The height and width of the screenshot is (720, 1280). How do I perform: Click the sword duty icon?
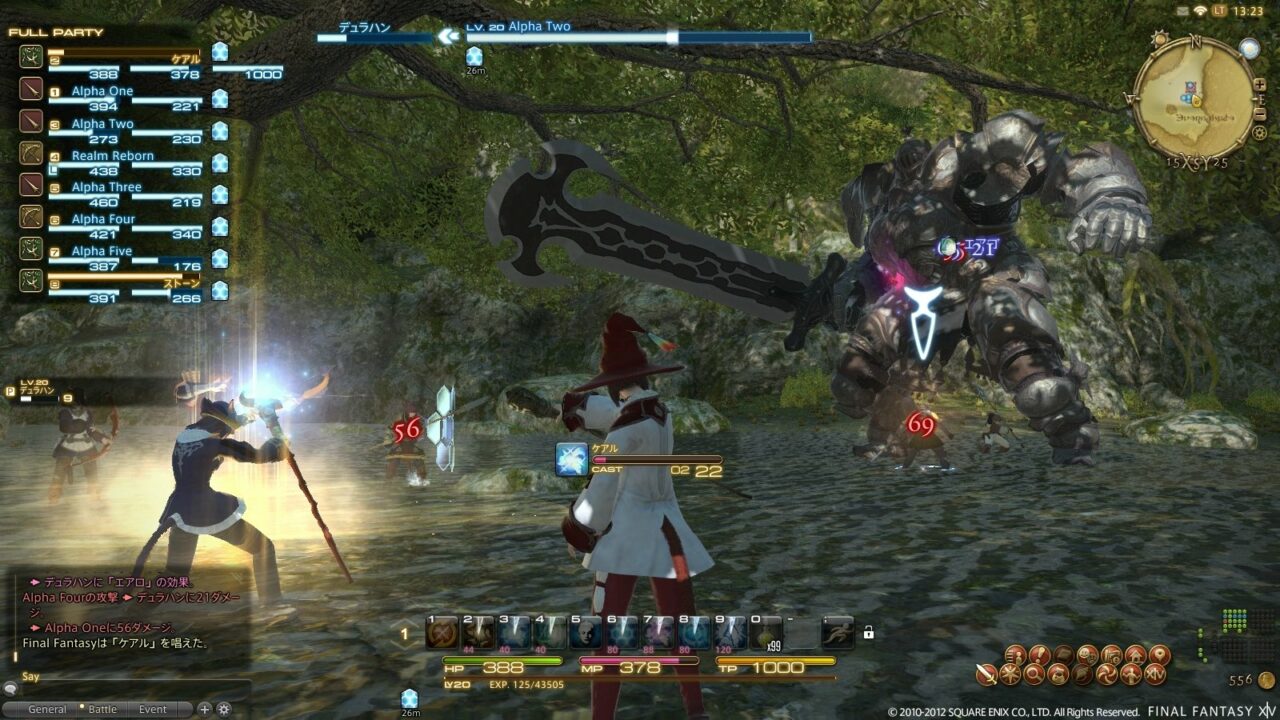tap(985, 673)
